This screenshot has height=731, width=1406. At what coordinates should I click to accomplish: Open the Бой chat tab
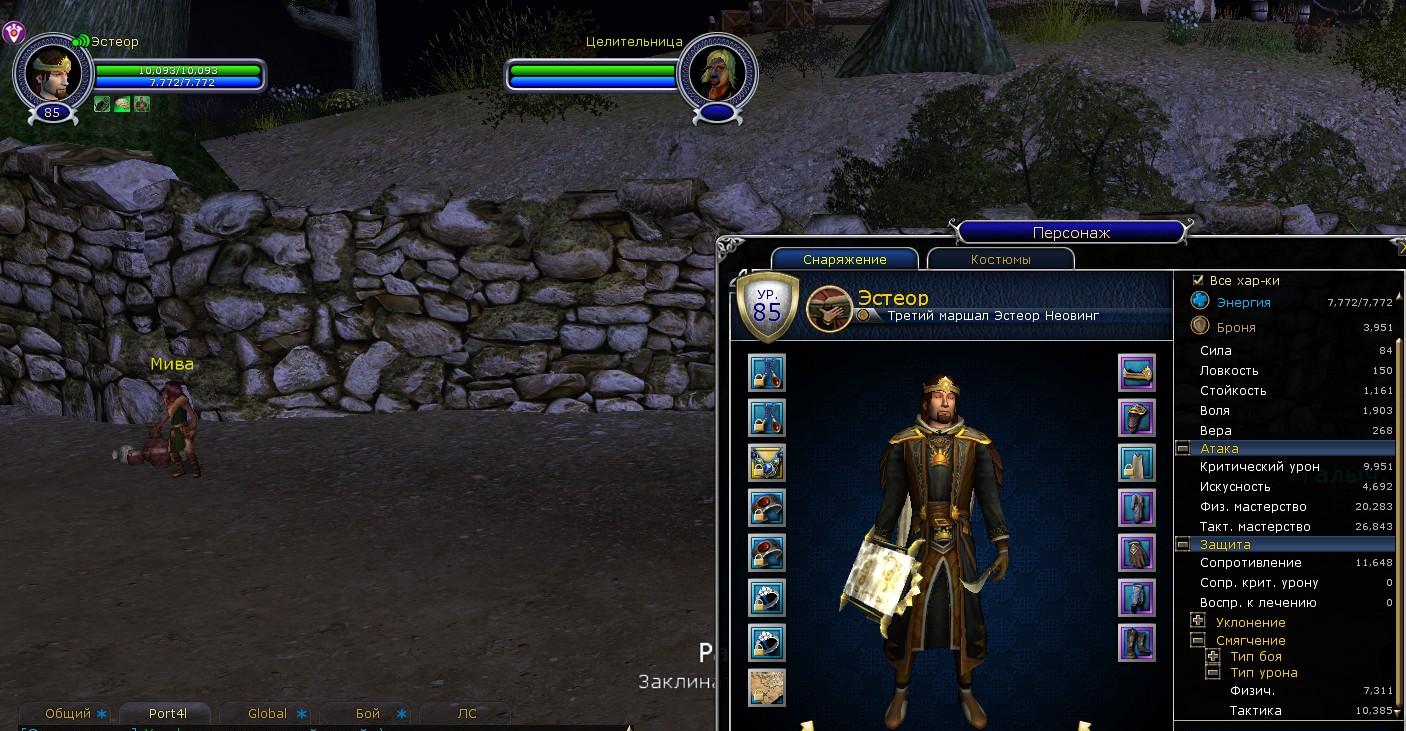click(367, 714)
